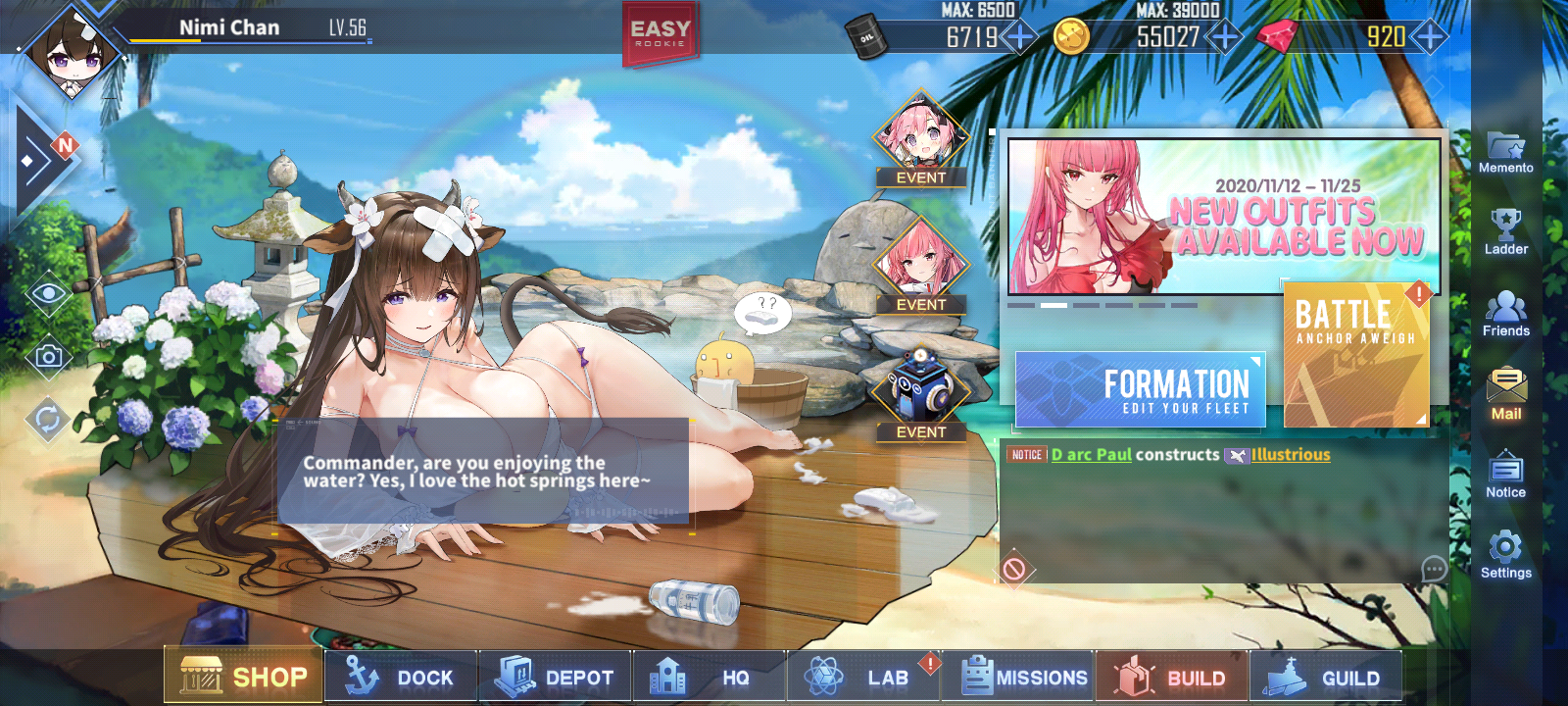Open Memento from the side panel
The image size is (1568, 706).
coord(1505,153)
